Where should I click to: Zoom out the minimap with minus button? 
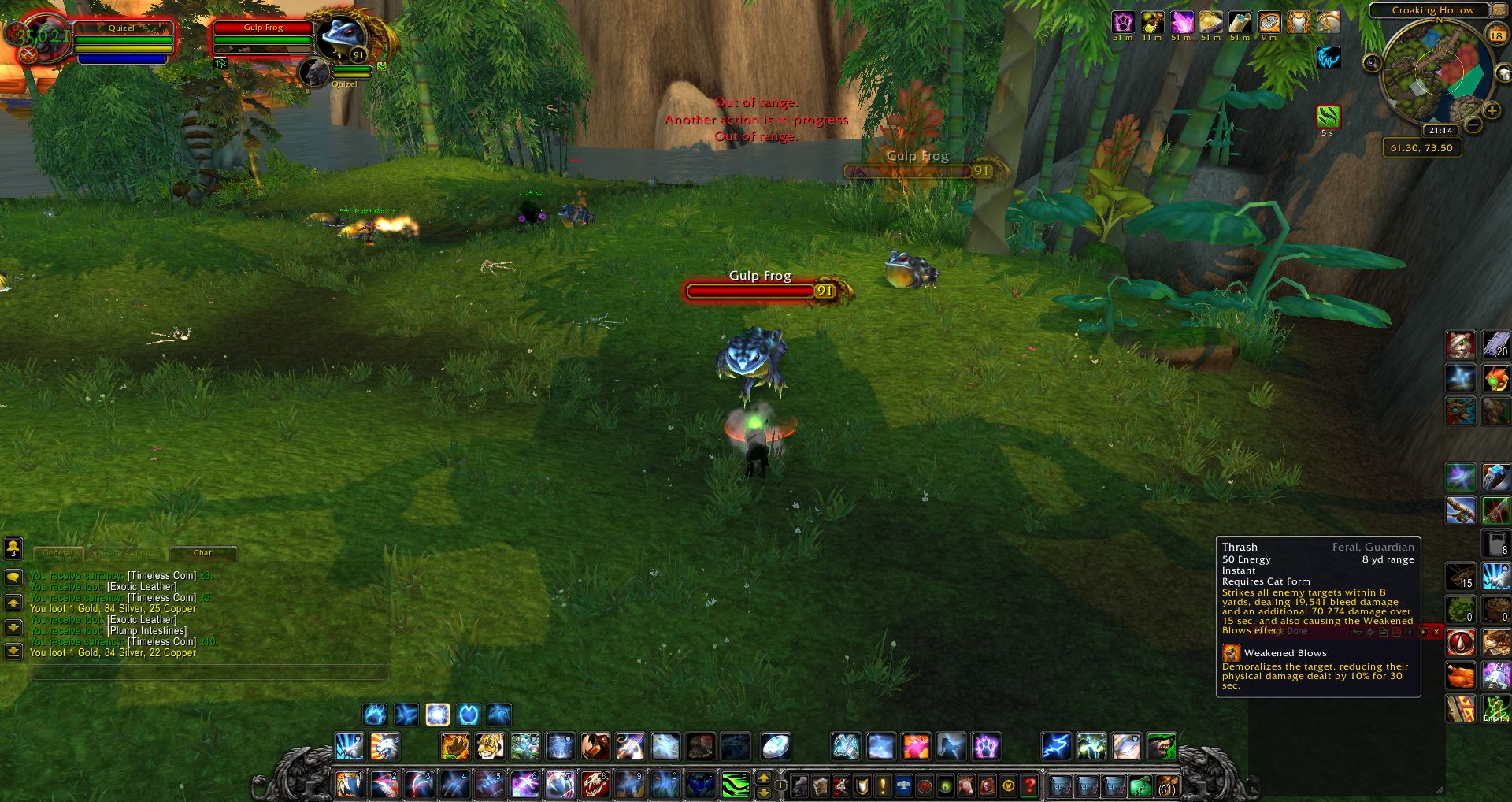[1473, 124]
